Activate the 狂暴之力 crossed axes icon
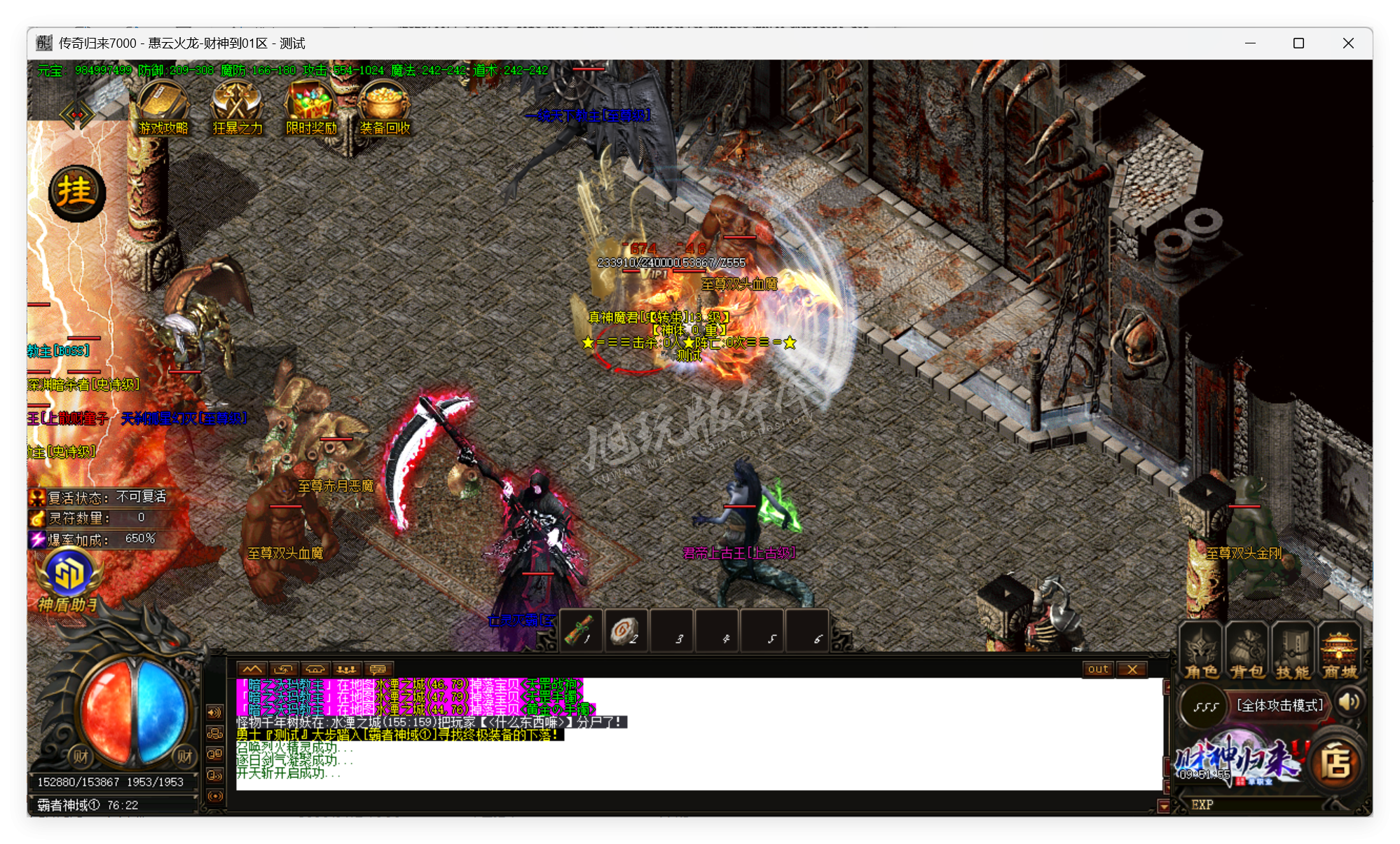This screenshot has width=1400, height=844. (237, 105)
